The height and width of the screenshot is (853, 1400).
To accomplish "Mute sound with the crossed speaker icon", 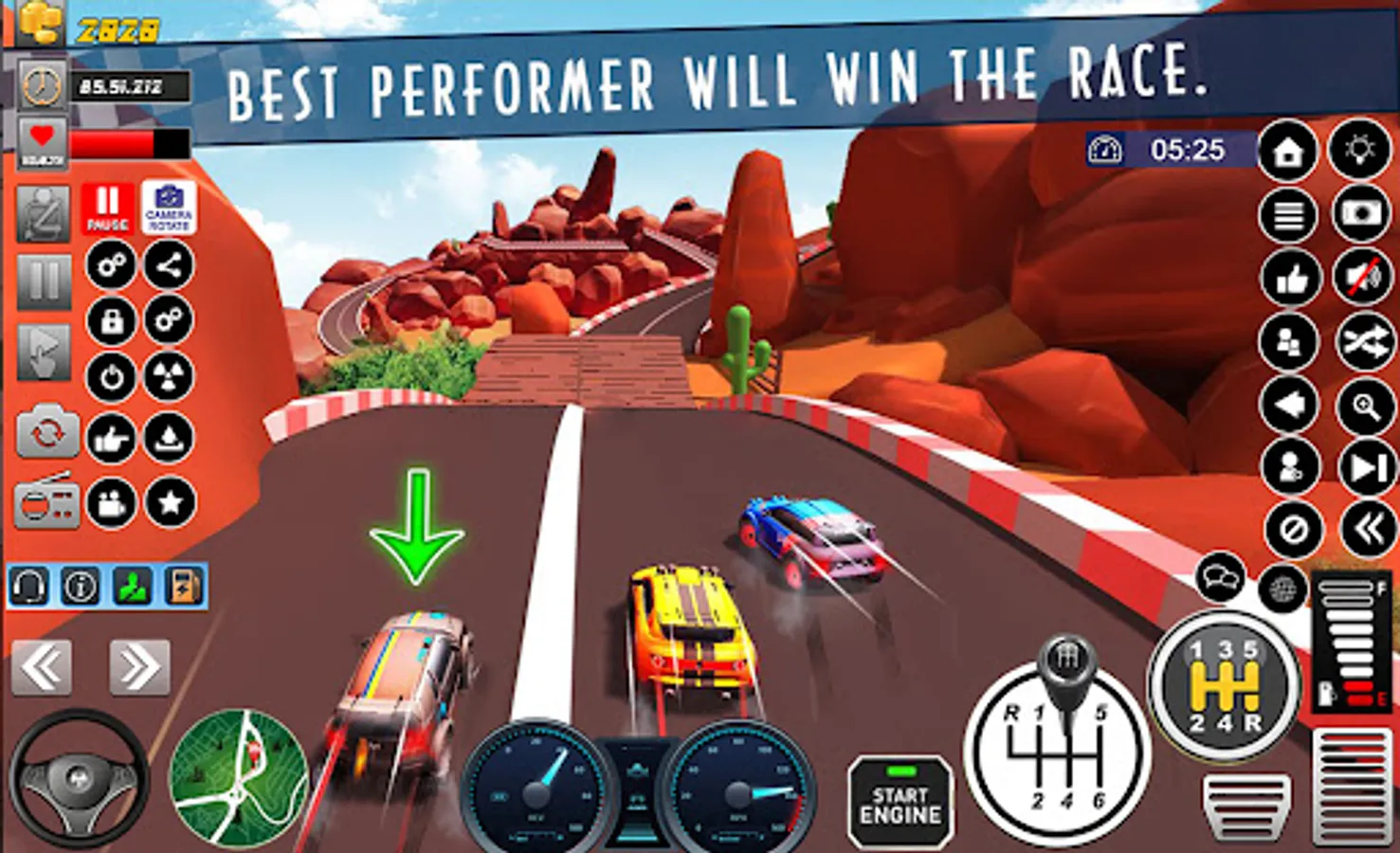I will pos(1361,277).
